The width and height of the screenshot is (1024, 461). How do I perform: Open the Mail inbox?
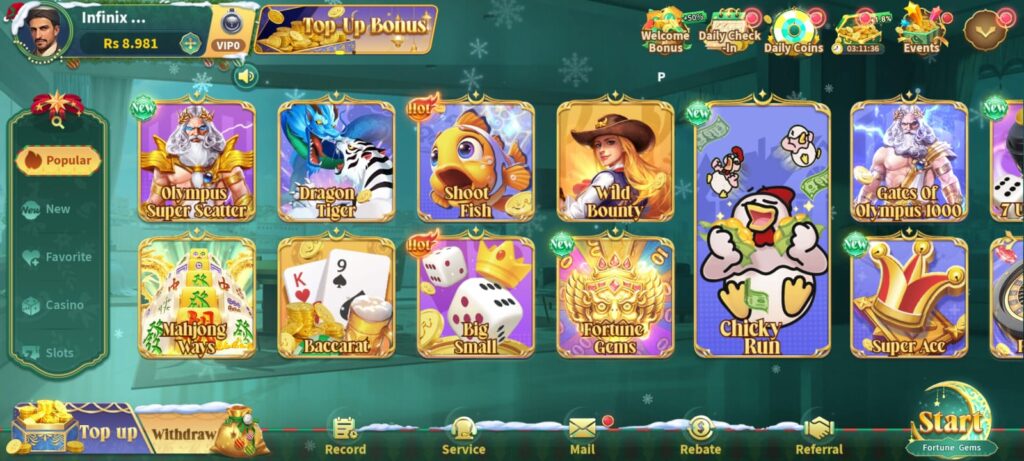(582, 435)
